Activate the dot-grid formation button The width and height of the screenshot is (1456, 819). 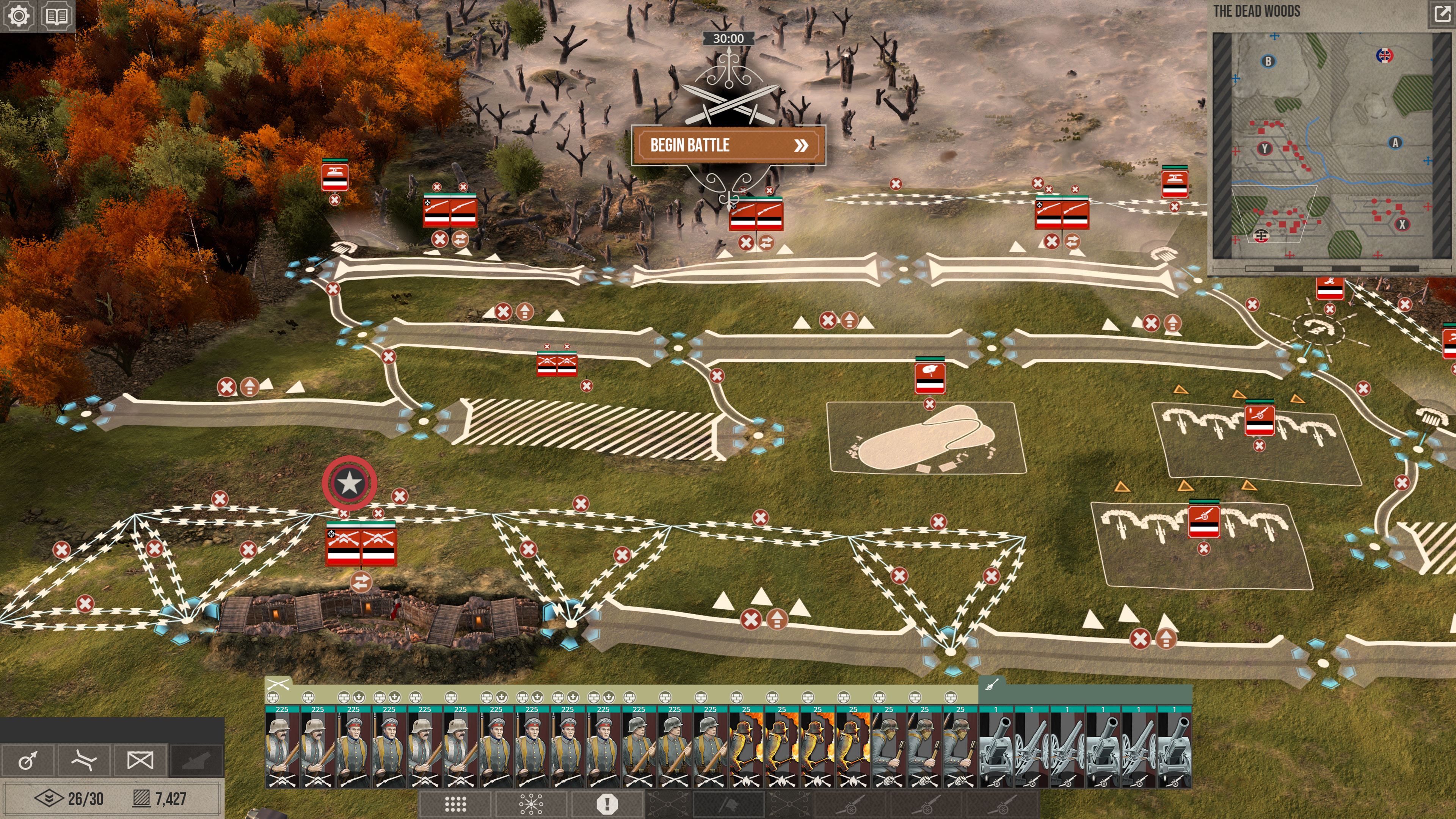pos(455,804)
